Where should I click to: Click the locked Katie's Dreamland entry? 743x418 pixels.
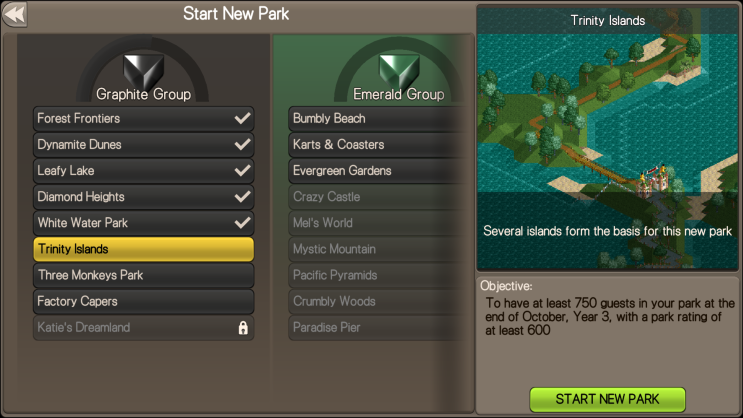tap(143, 327)
